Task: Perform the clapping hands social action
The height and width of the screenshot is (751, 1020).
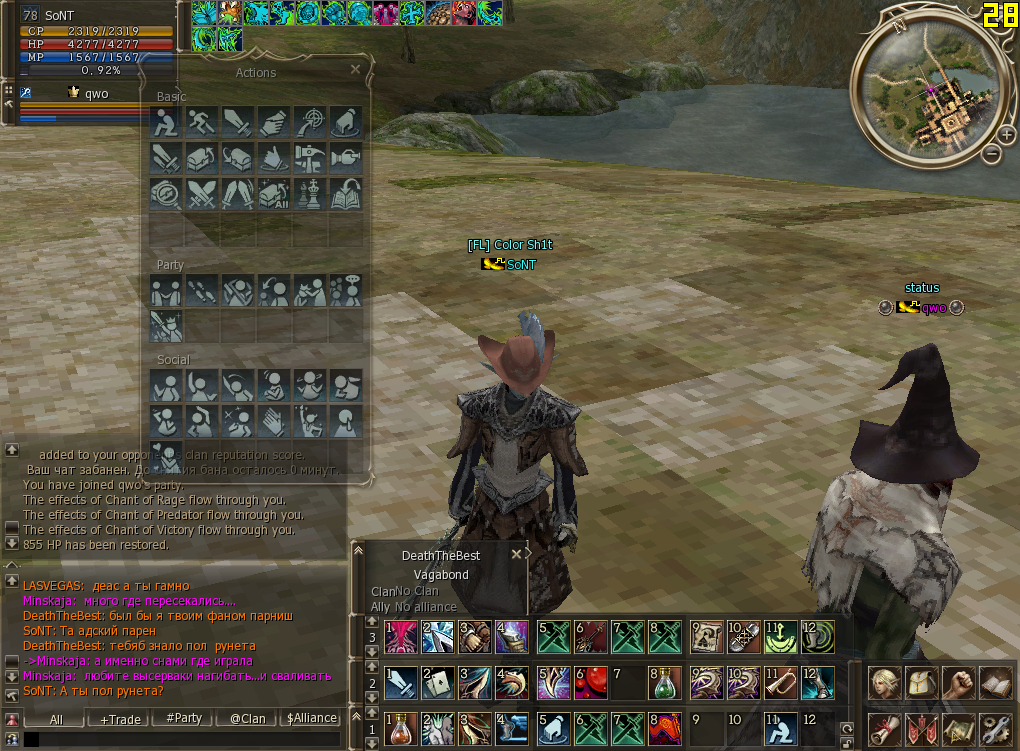Action: (273, 419)
